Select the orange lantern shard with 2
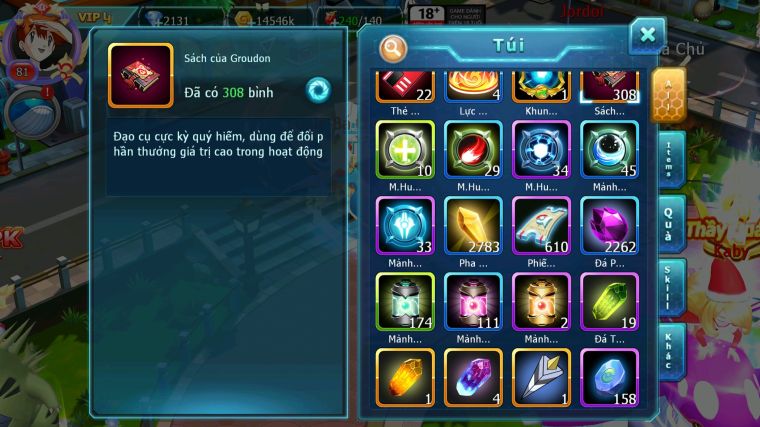The image size is (760, 427). [541, 301]
